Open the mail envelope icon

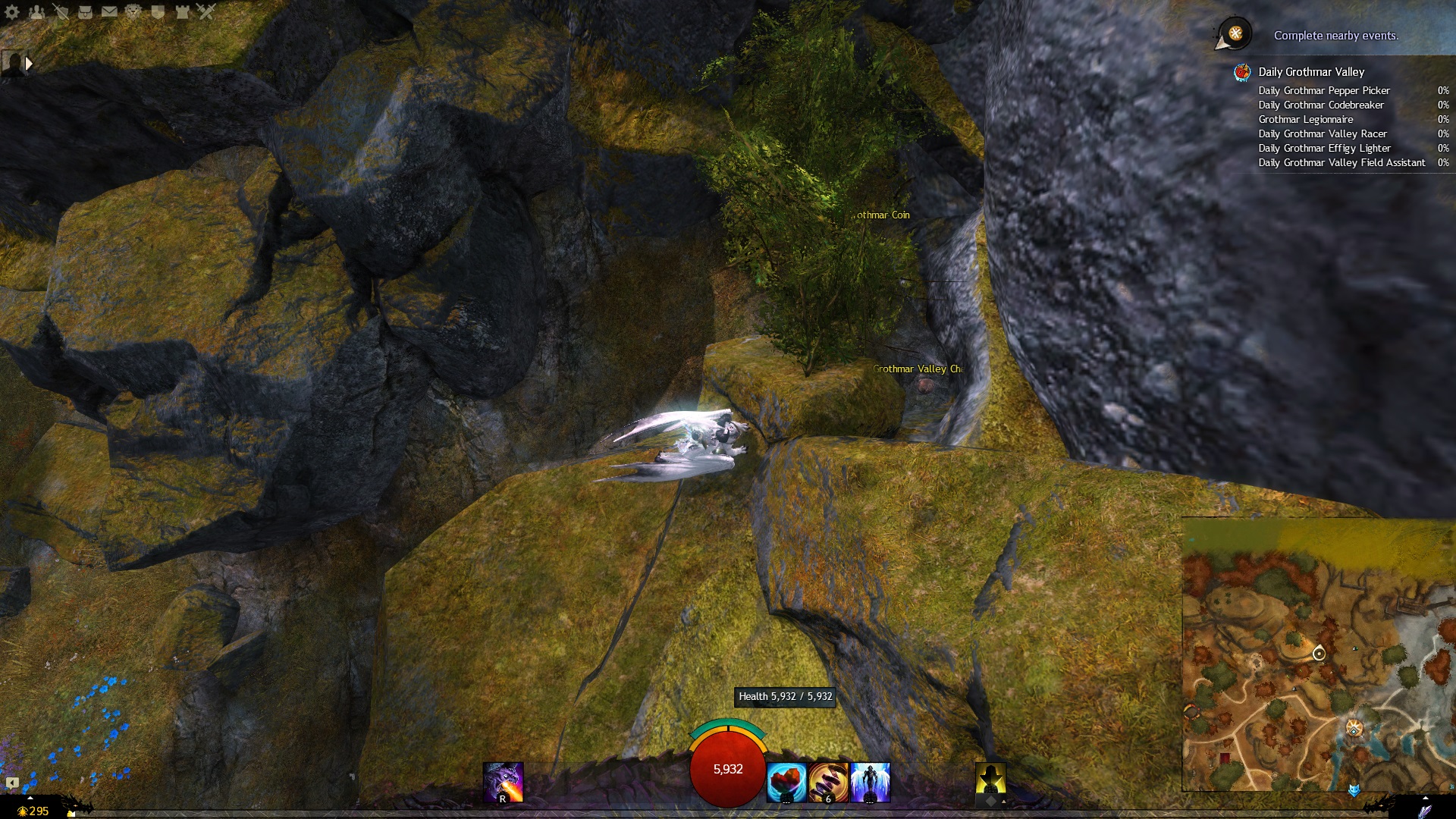pos(109,11)
